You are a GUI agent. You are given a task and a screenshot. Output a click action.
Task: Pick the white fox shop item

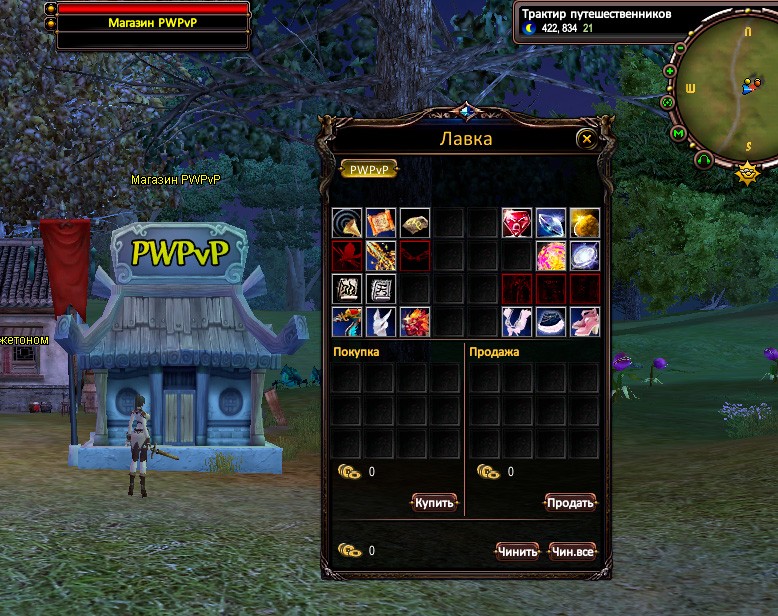click(x=381, y=322)
